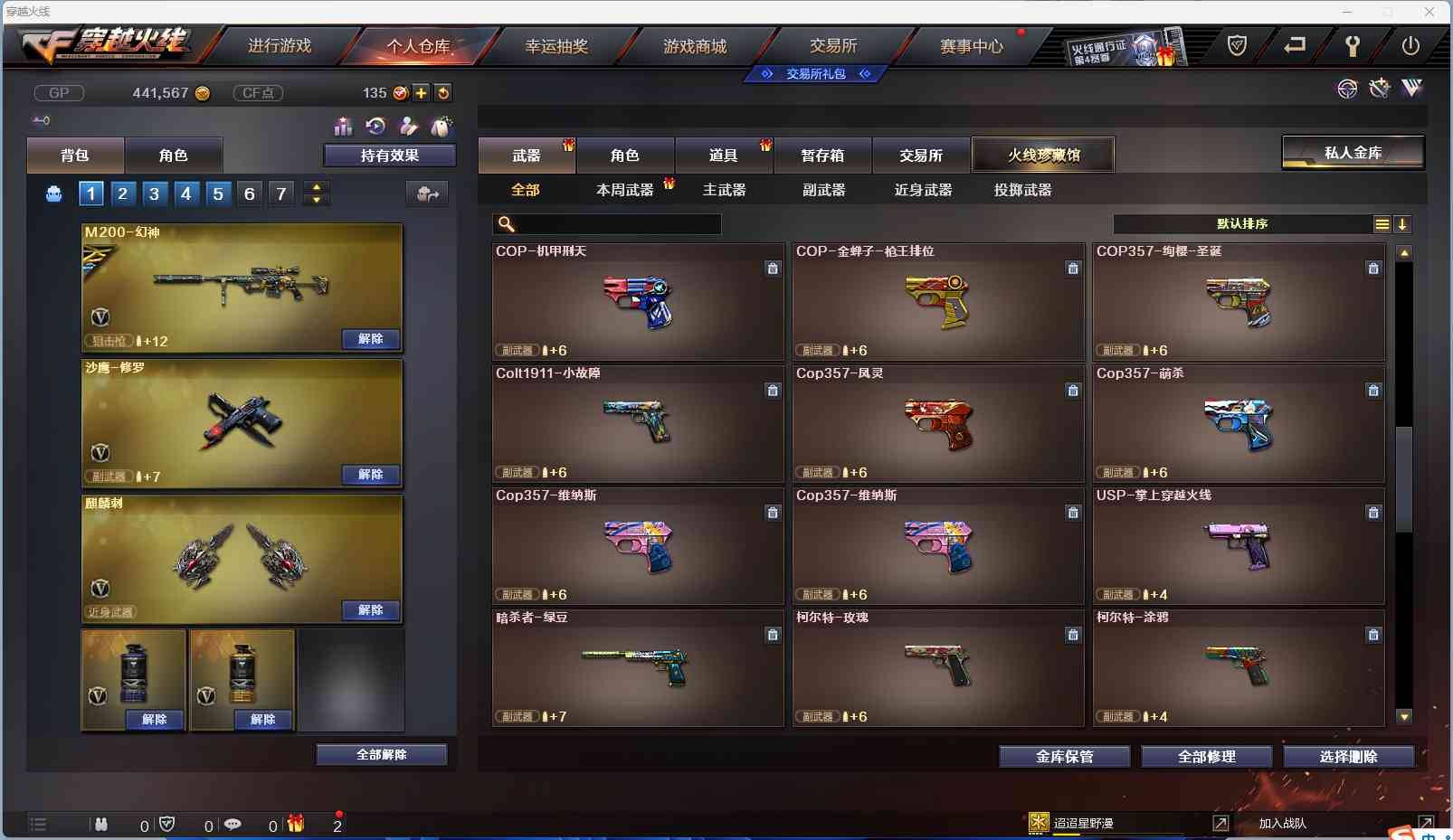Open the 幸运抽奖 menu at top
The image size is (1453, 840).
coord(558,45)
